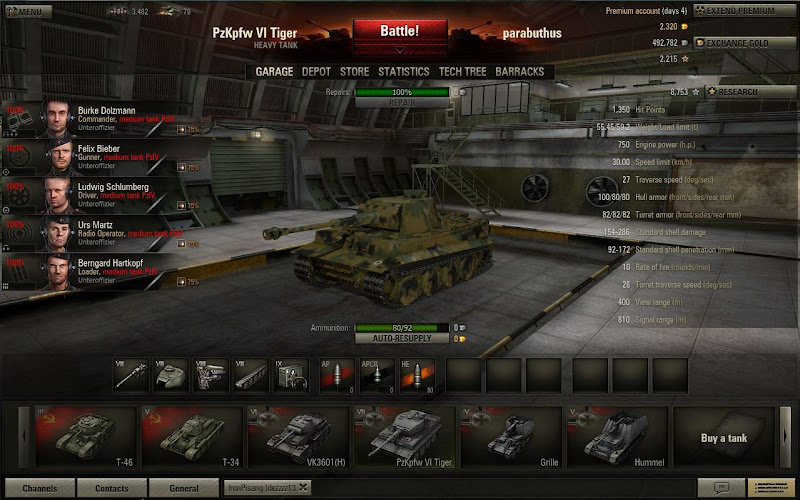View the Statistics tab
800x500 pixels.
pyautogui.click(x=404, y=72)
